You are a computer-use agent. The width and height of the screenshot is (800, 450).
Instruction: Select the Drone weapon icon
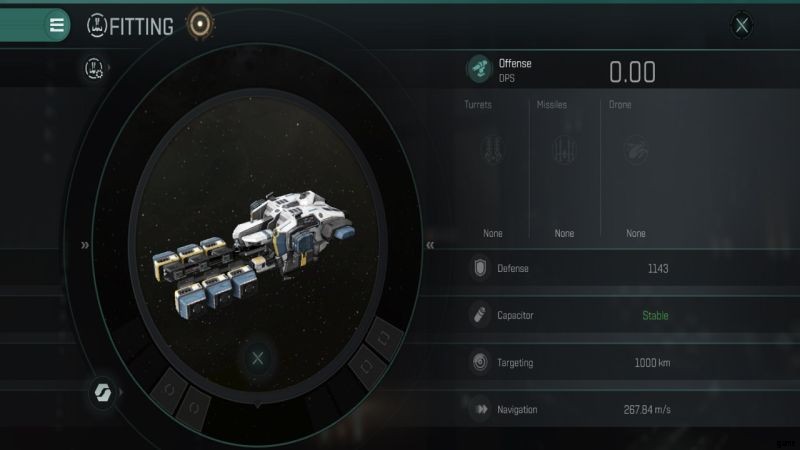click(635, 150)
